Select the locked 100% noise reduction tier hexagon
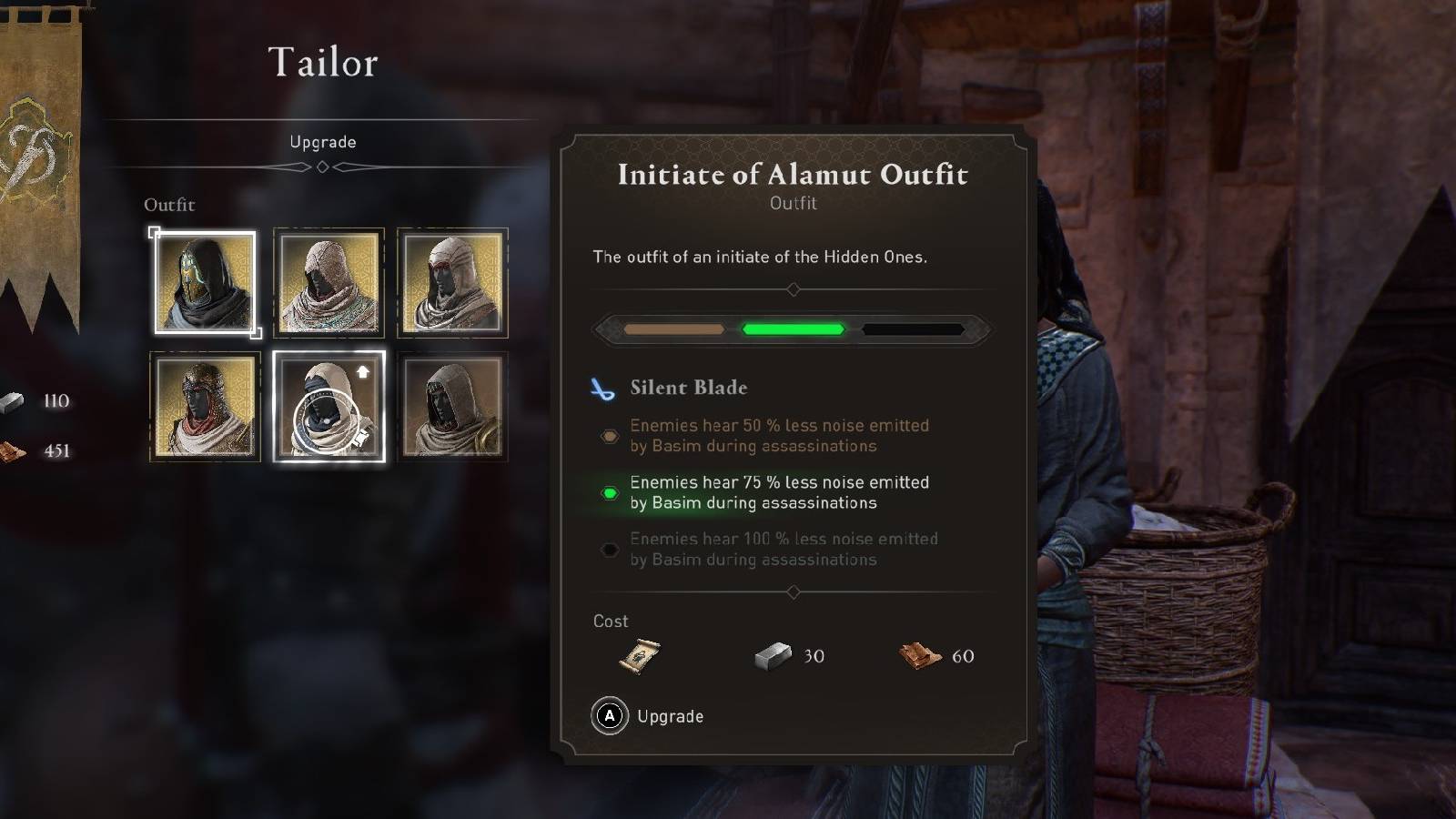This screenshot has height=819, width=1456. click(608, 549)
